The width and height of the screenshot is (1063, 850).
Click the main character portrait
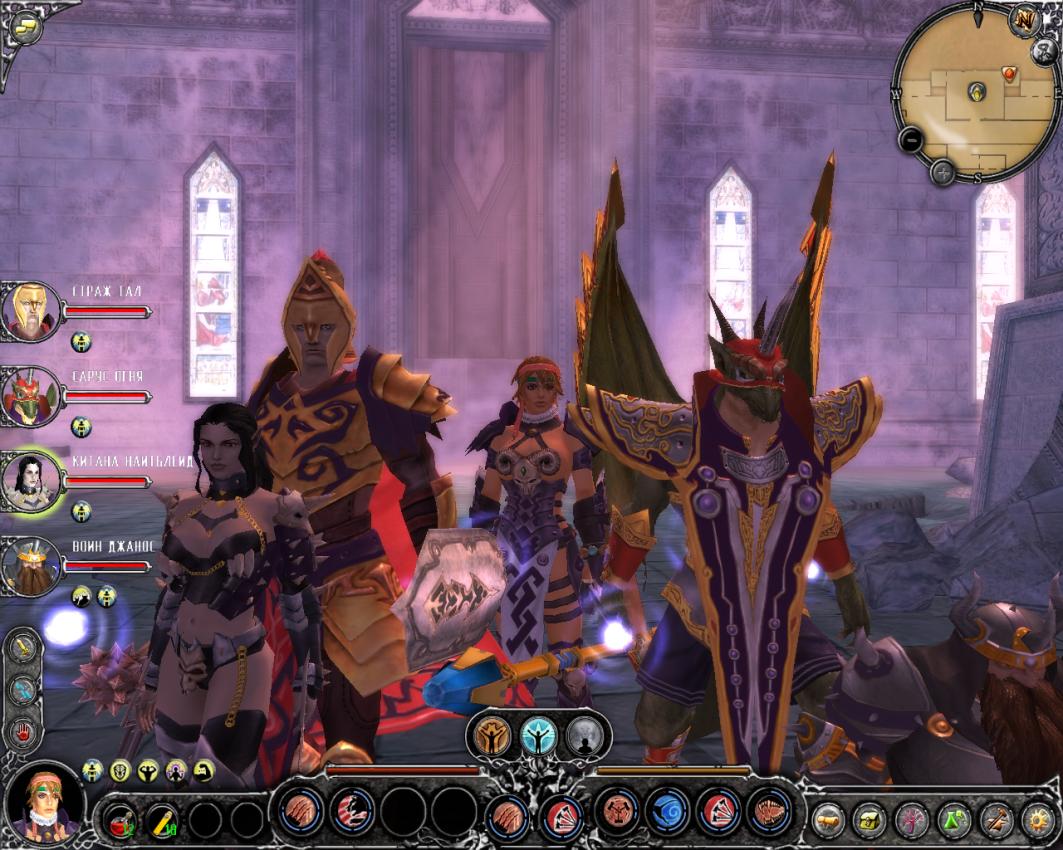pos(42,801)
